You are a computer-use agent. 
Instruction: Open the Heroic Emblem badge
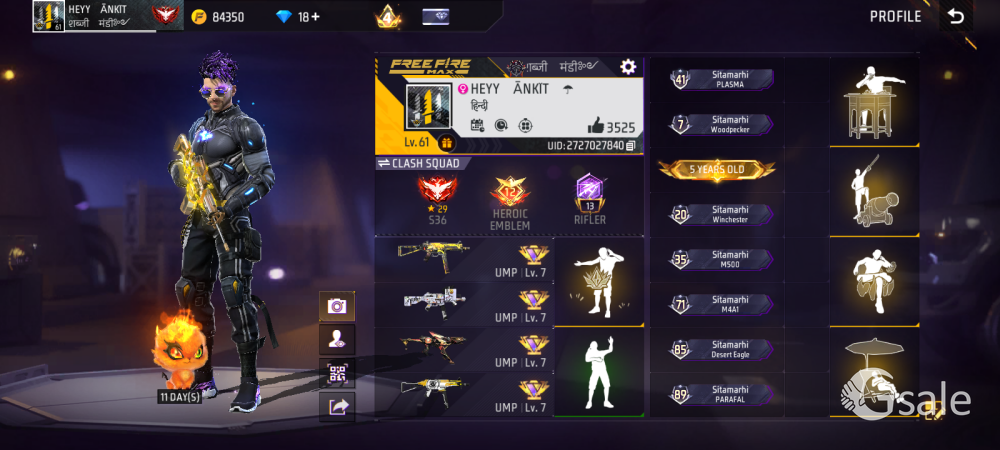pos(509,200)
